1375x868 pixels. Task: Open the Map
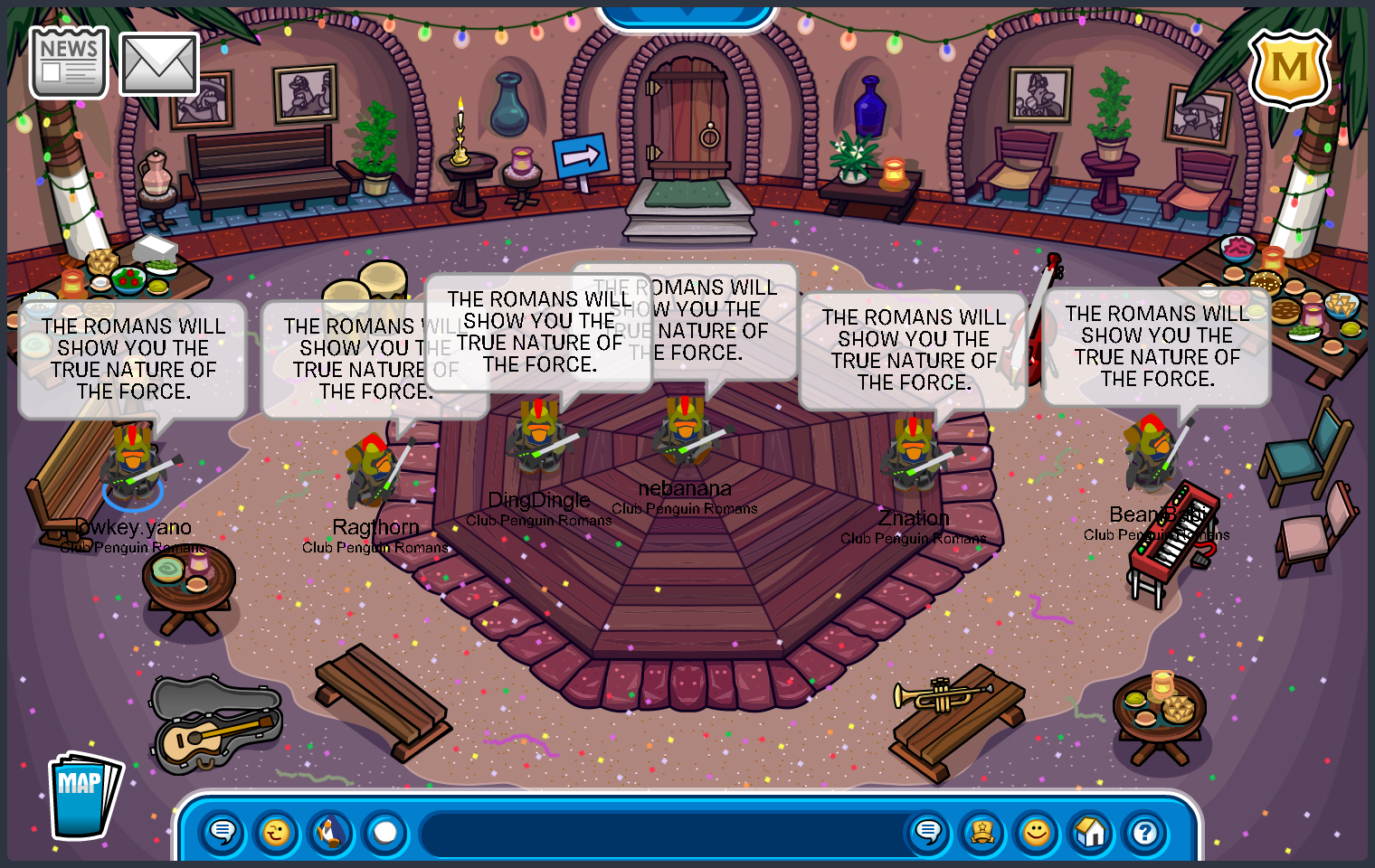point(84,796)
